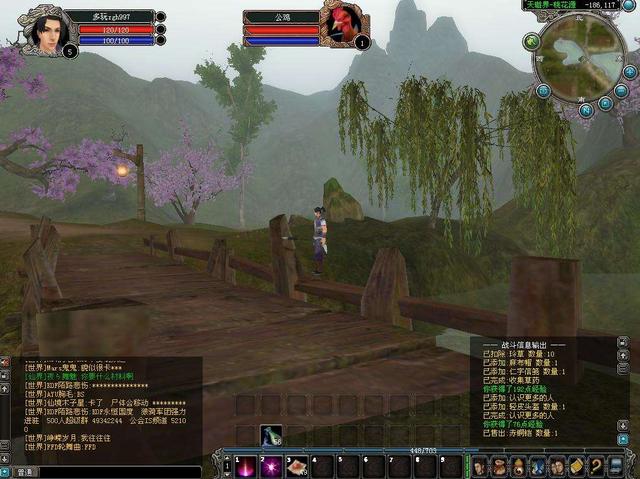640x479 pixels.
Task: Click the player character portrait
Action: pos(43,28)
